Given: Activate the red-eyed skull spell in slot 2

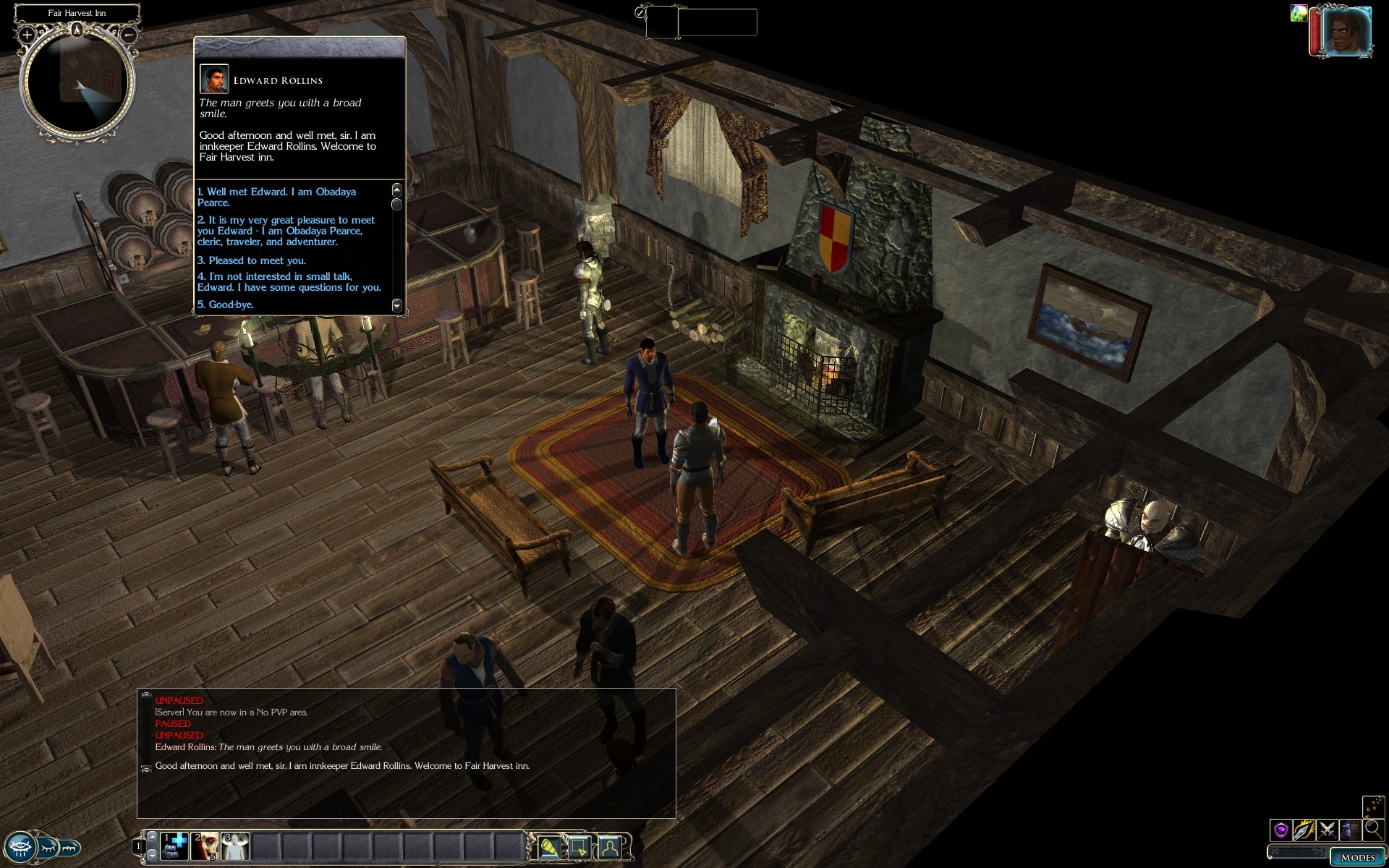Looking at the screenshot, I should 205,846.
